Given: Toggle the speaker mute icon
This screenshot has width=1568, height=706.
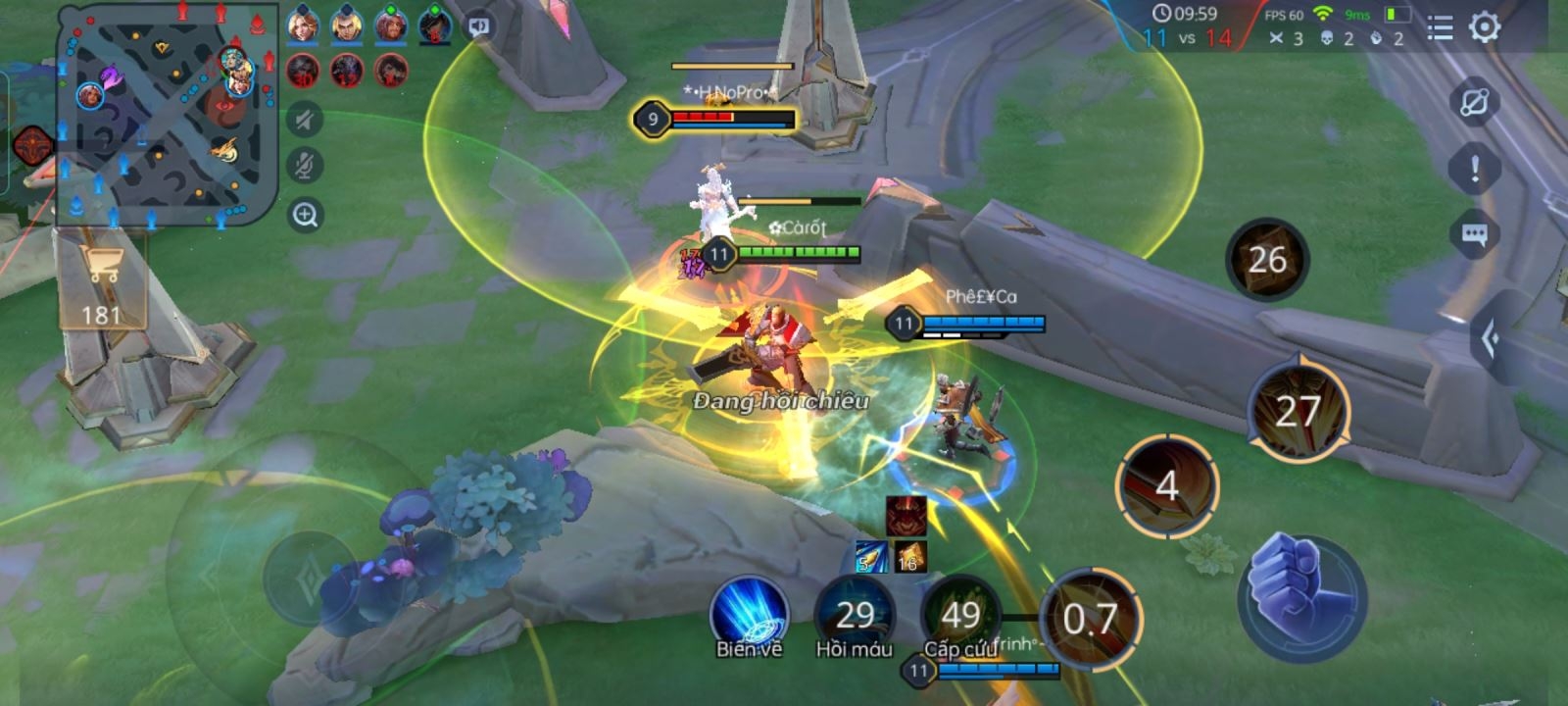Looking at the screenshot, I should [305, 120].
